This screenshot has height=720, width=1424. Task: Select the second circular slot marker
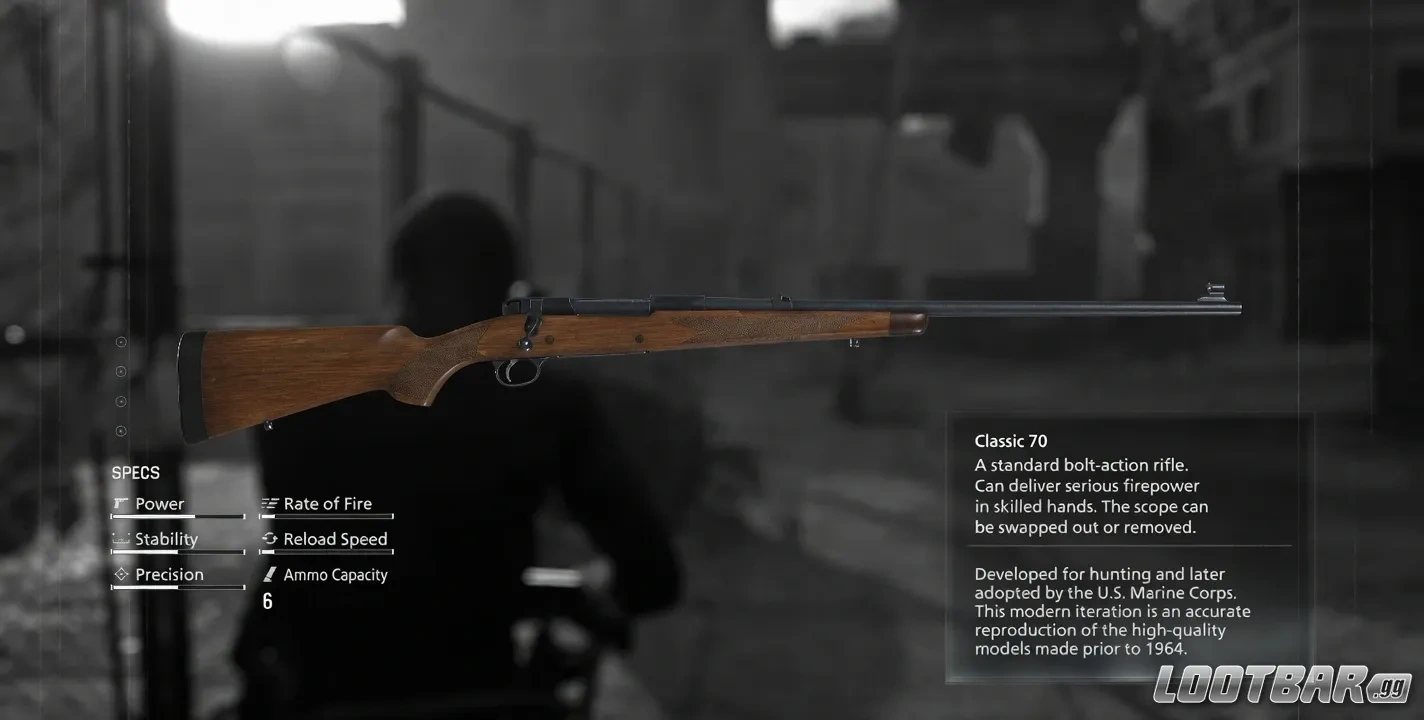(121, 371)
